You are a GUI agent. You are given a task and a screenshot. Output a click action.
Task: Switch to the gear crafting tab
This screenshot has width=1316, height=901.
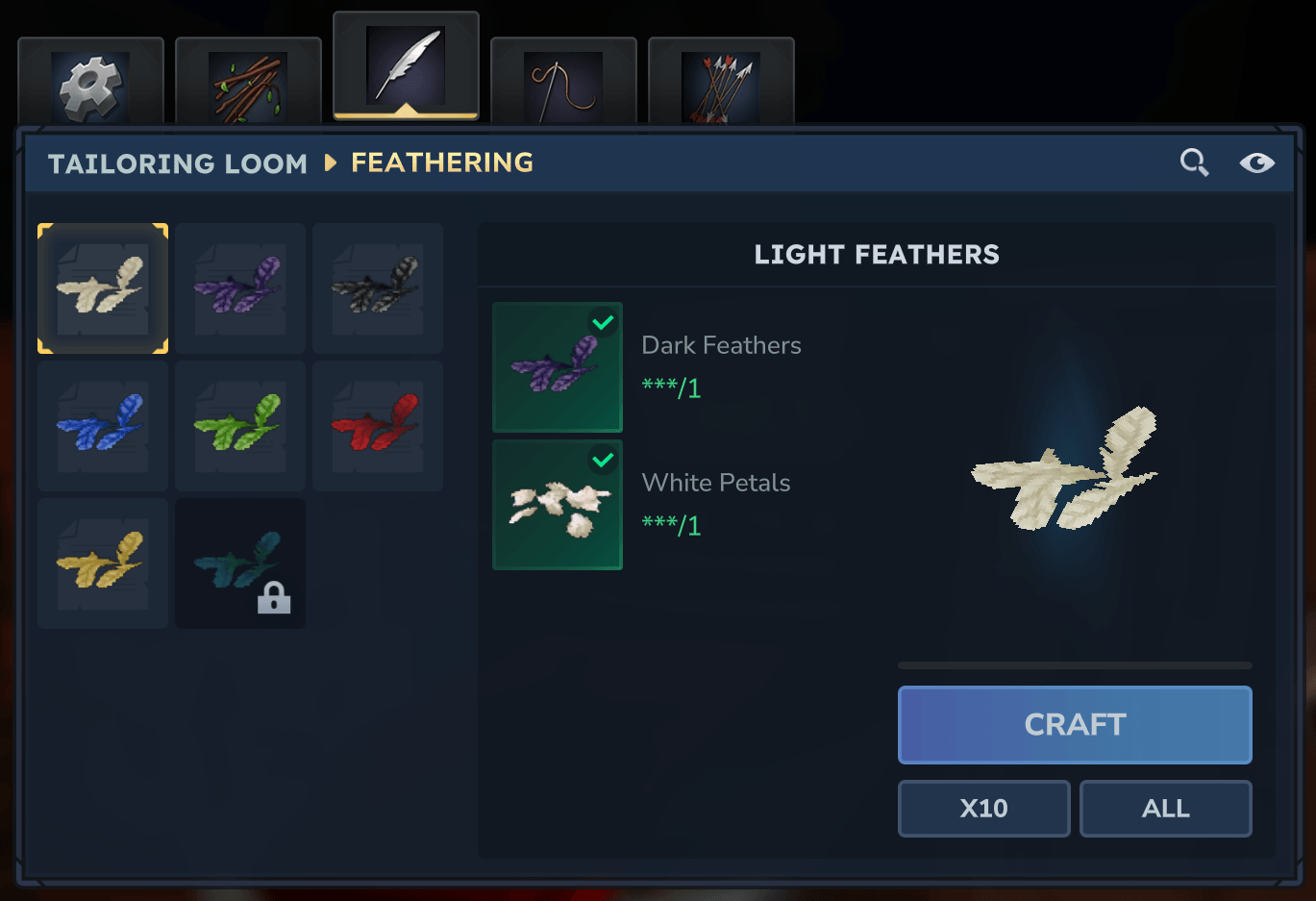pos(90,85)
